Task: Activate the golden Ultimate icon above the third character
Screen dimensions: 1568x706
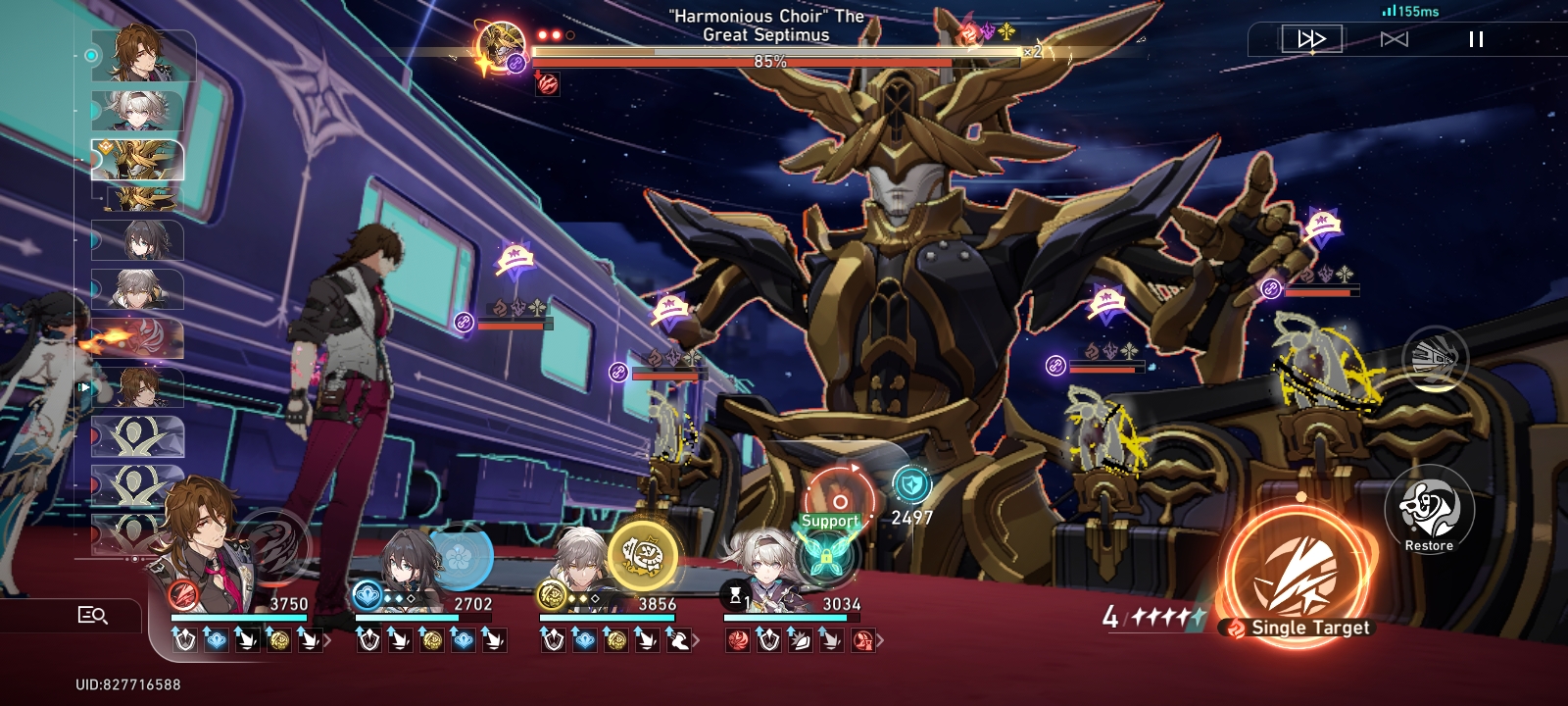Action: 643,552
